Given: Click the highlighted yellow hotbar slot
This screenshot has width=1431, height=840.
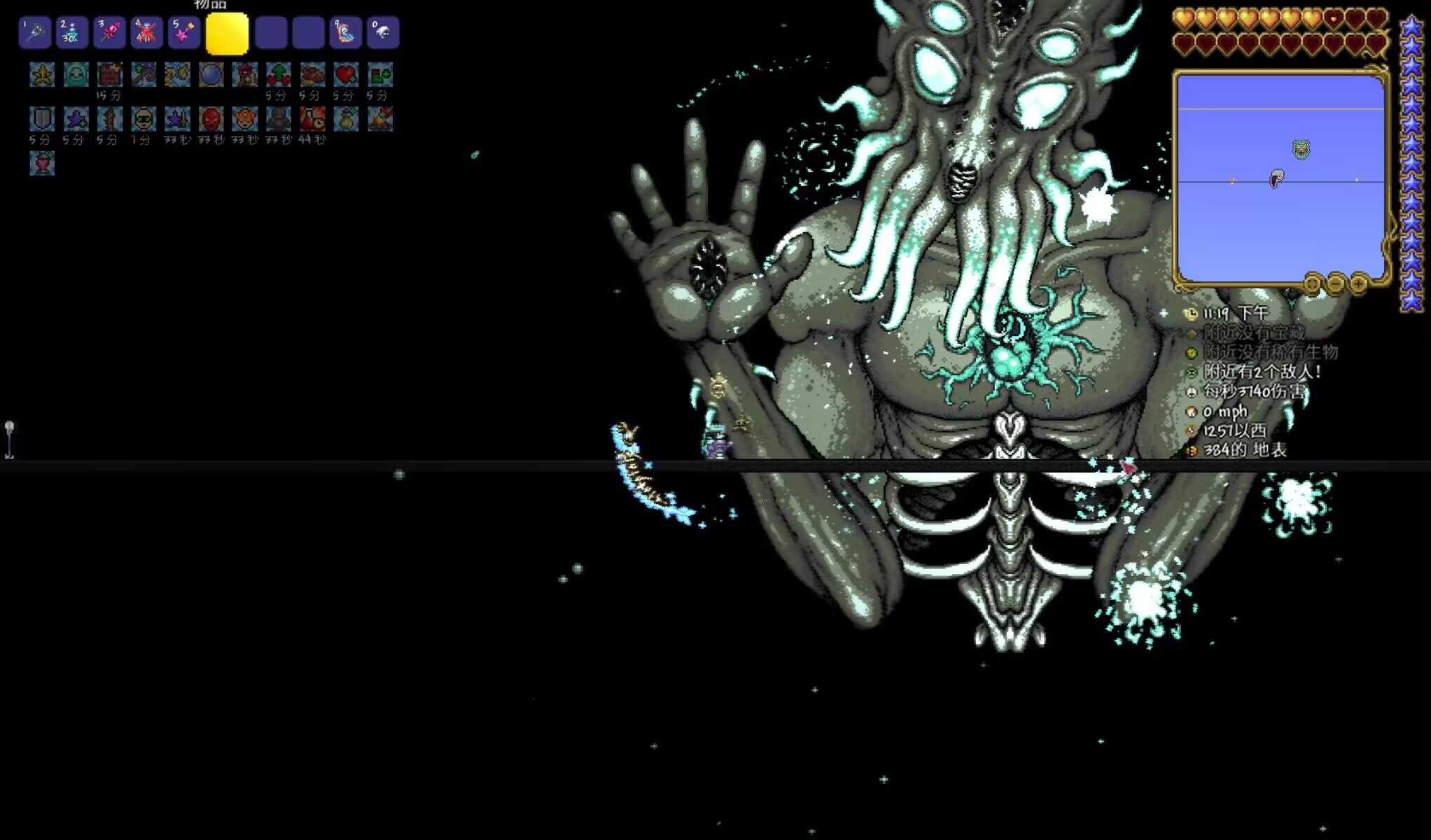Looking at the screenshot, I should coord(227,33).
